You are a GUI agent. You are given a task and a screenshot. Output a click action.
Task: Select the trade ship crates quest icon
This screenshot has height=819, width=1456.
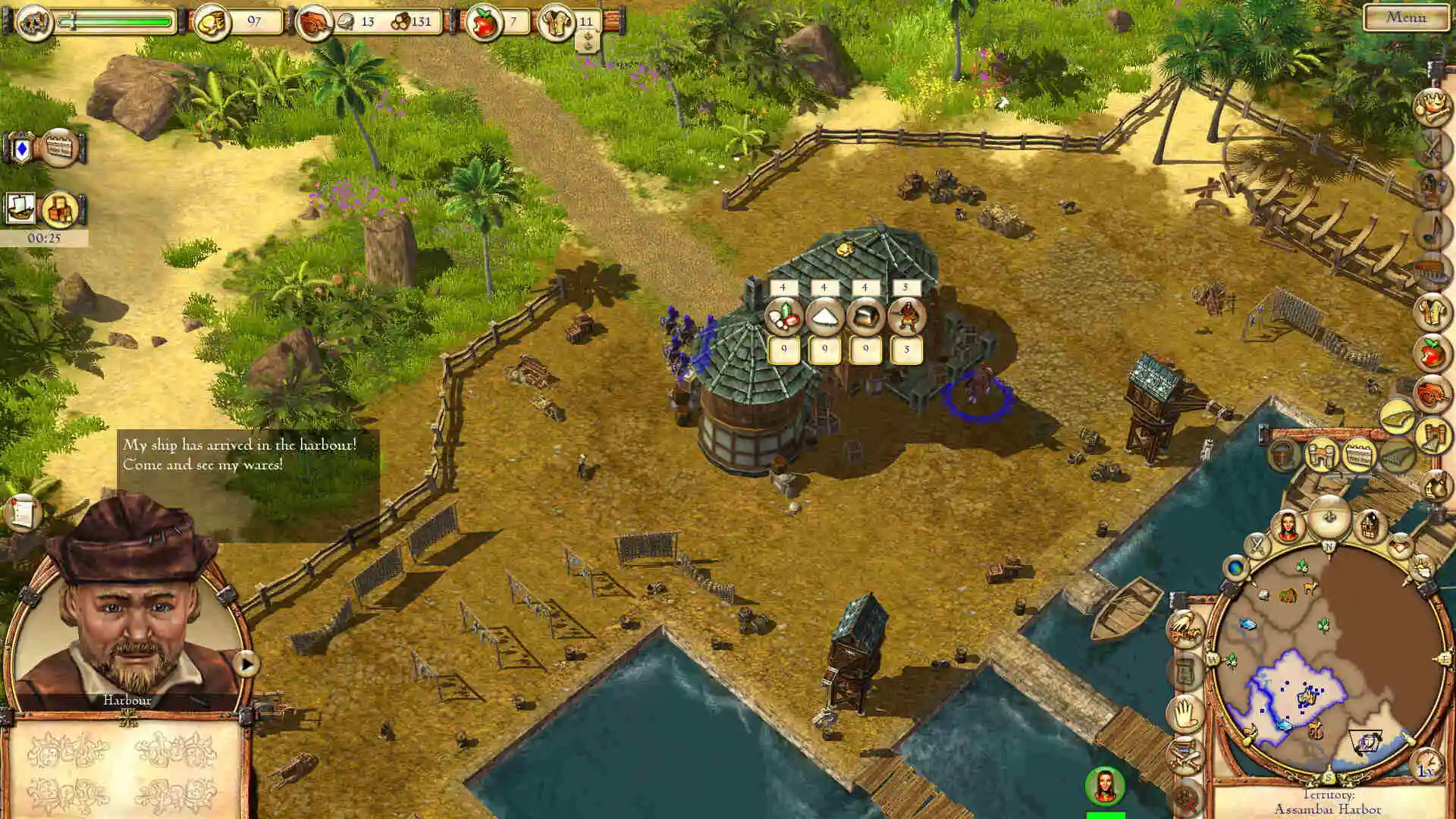click(x=60, y=209)
